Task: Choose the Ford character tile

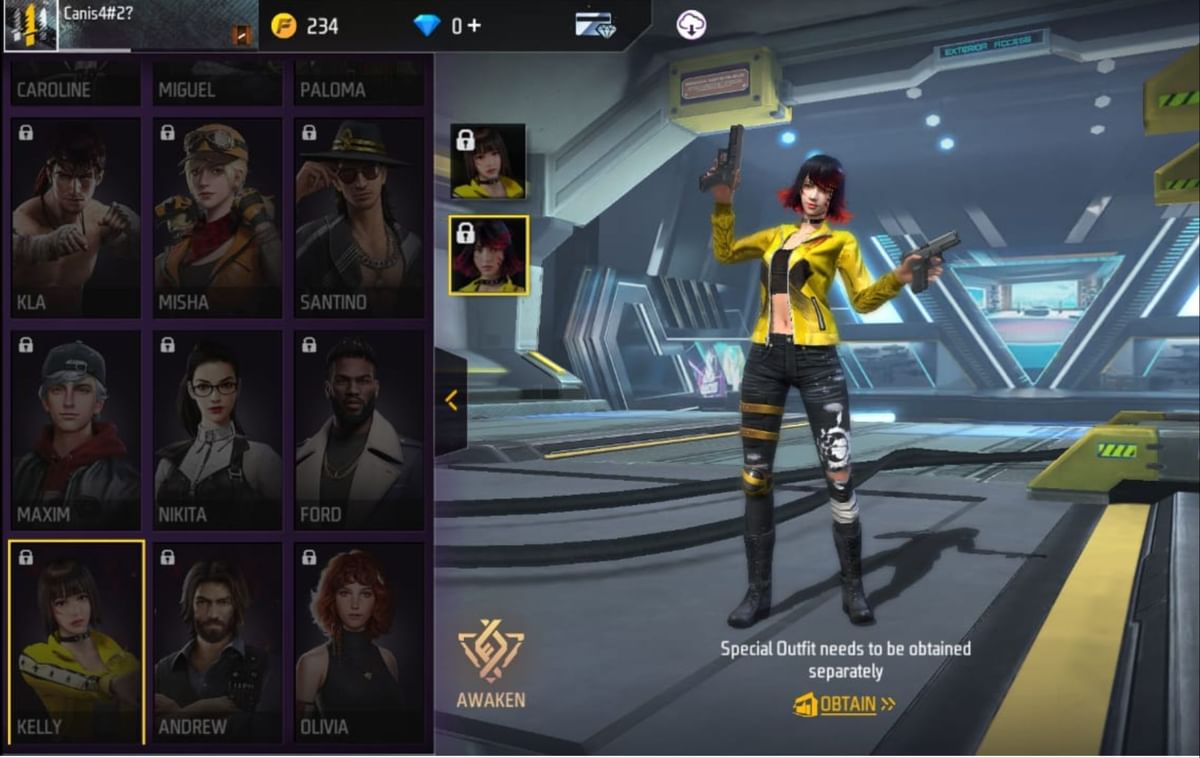Action: tap(359, 430)
